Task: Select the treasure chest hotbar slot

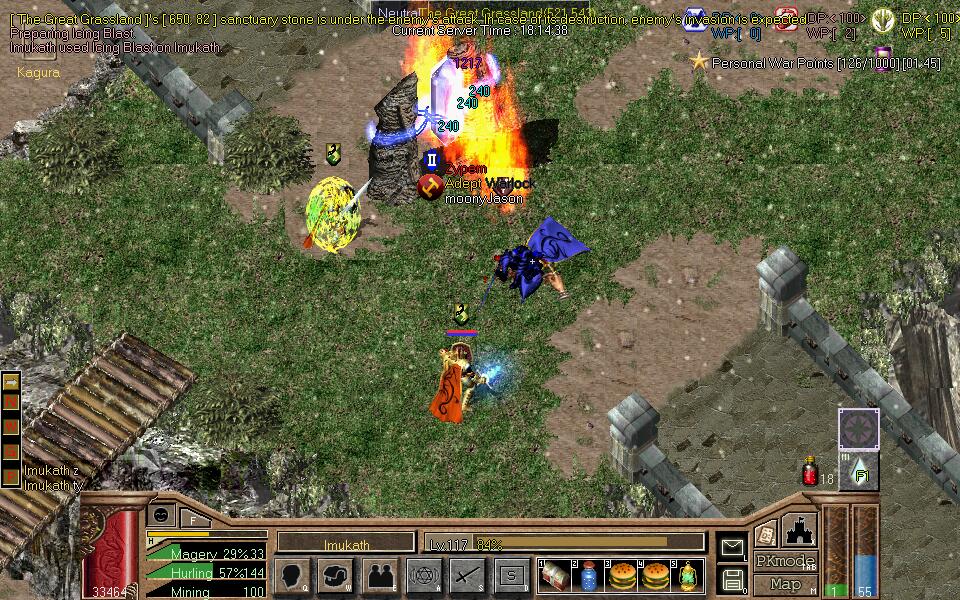Action: pos(553,576)
